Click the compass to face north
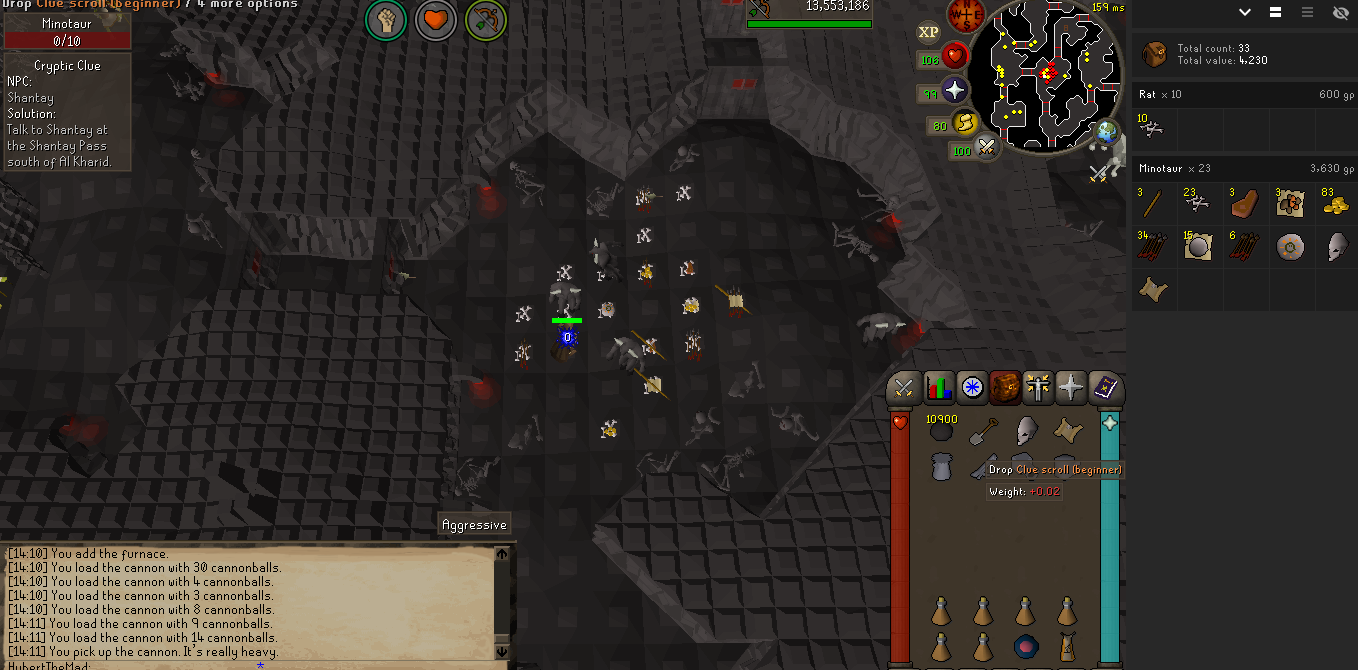 tap(967, 14)
